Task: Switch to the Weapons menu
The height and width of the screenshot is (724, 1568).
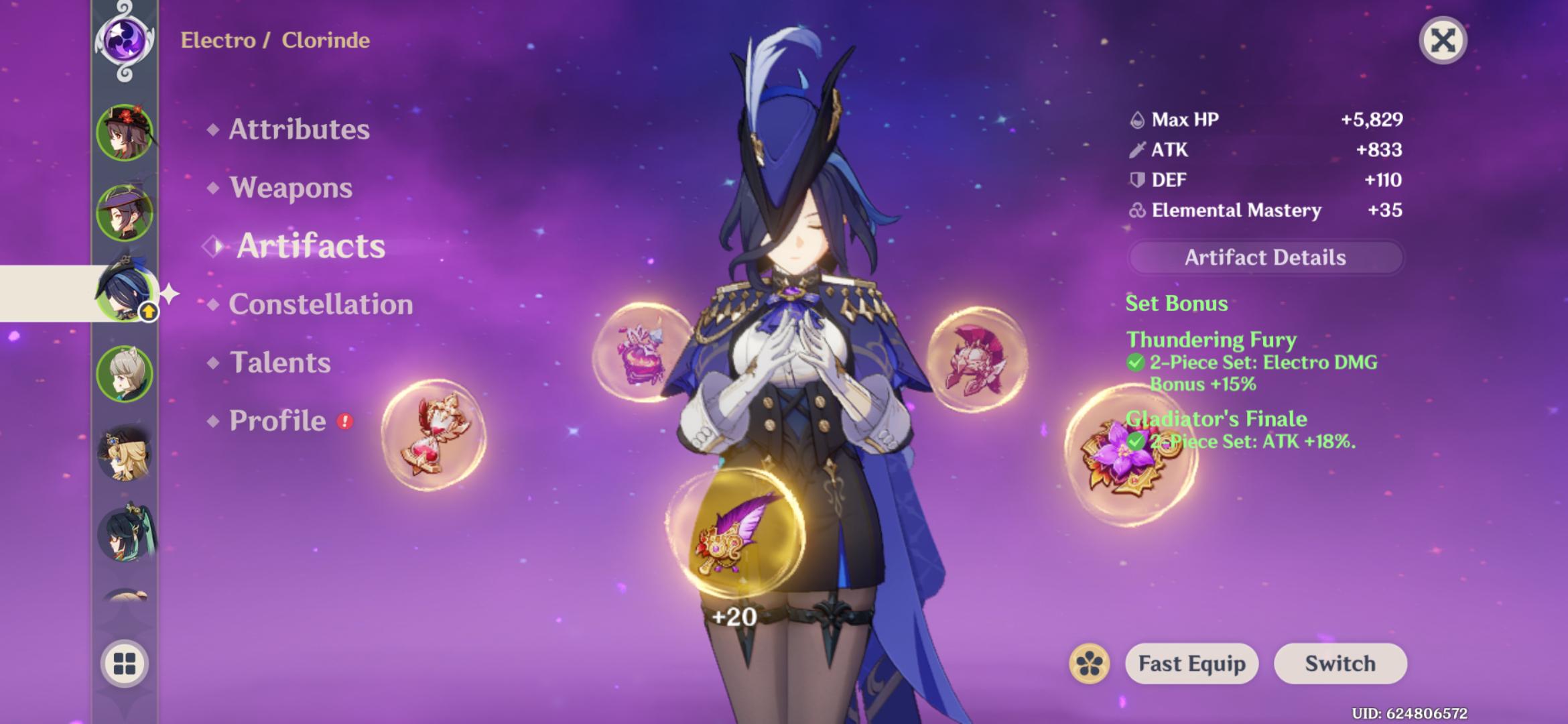Action: tap(291, 188)
